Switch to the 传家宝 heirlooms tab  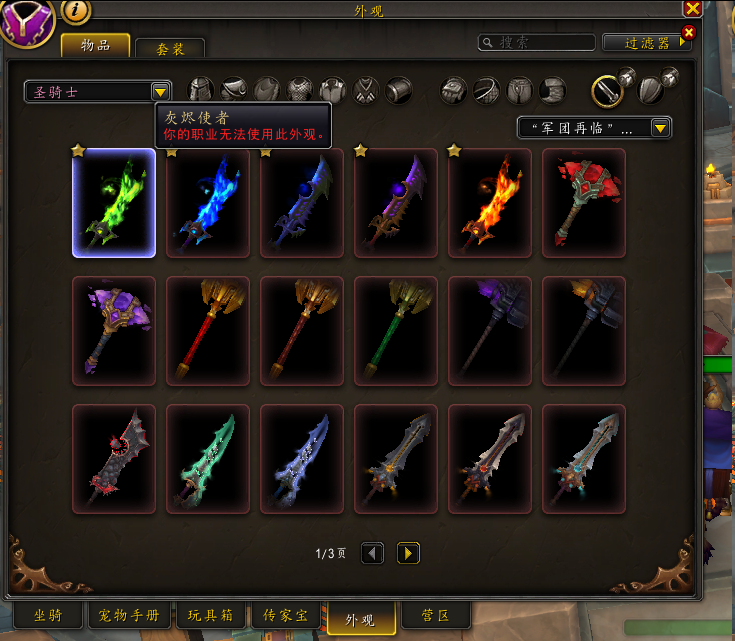(284, 615)
